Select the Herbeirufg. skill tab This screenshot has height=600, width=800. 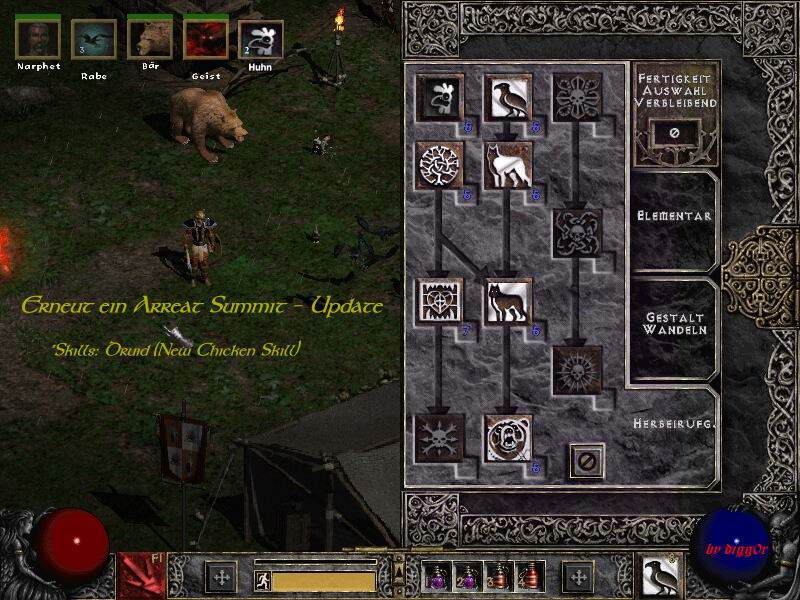click(674, 424)
